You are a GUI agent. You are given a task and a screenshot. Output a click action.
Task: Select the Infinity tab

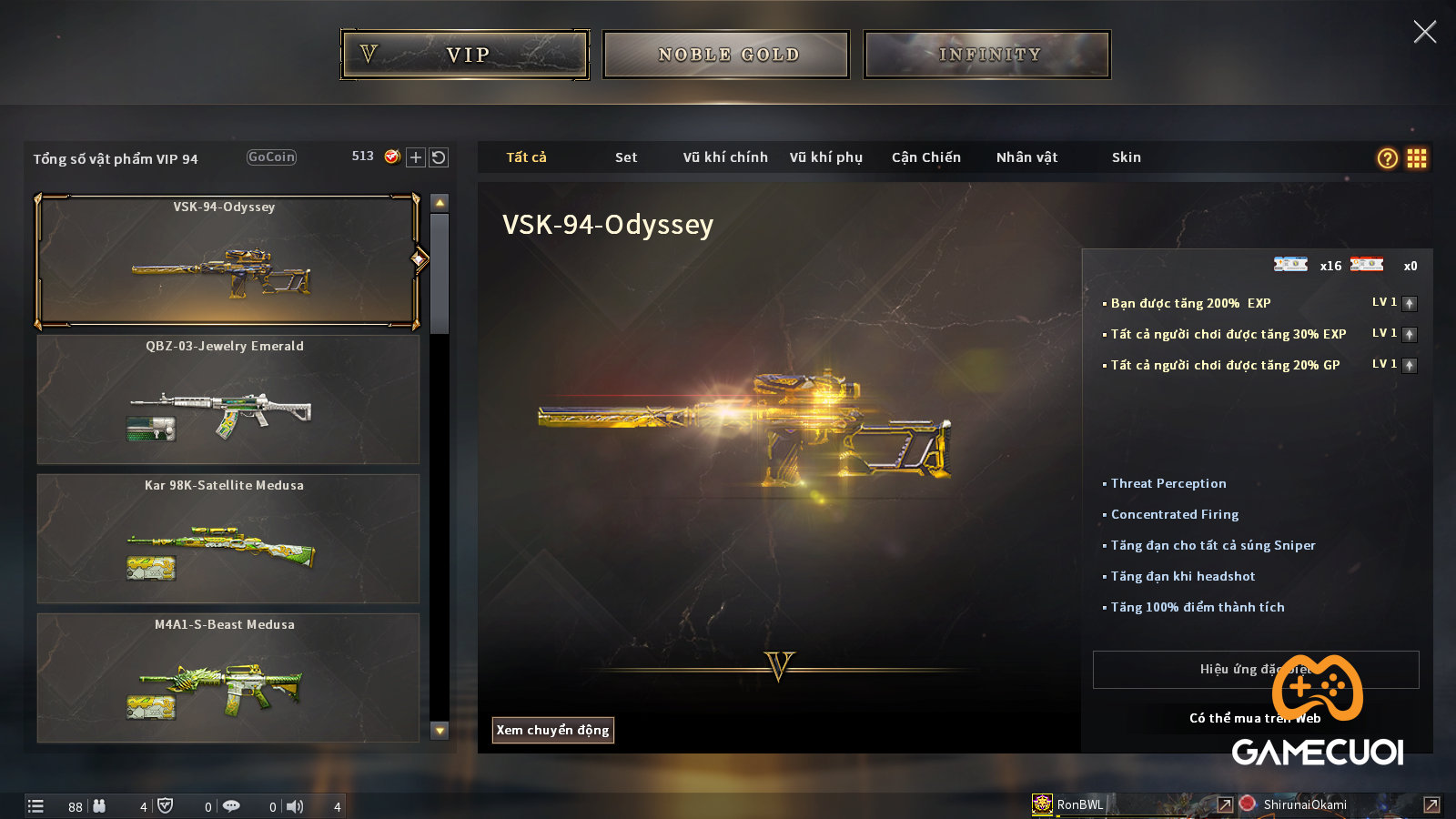(987, 55)
